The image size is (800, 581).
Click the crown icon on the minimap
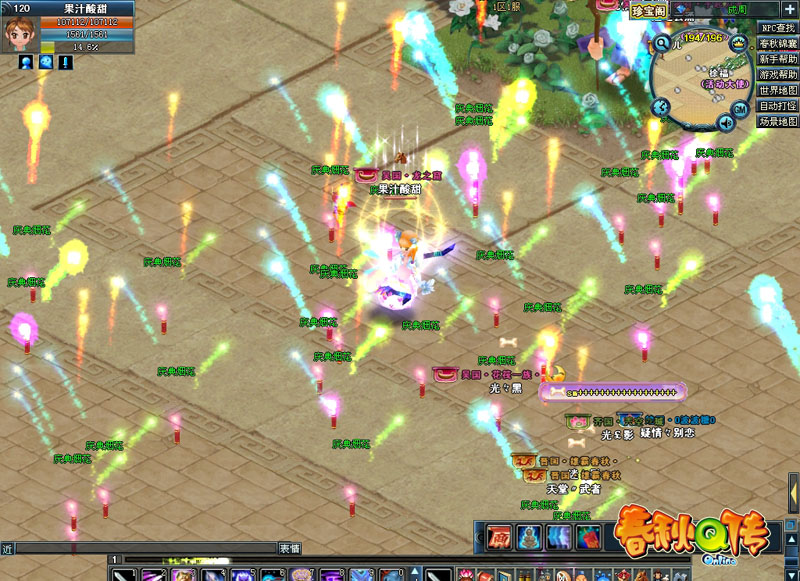740,43
